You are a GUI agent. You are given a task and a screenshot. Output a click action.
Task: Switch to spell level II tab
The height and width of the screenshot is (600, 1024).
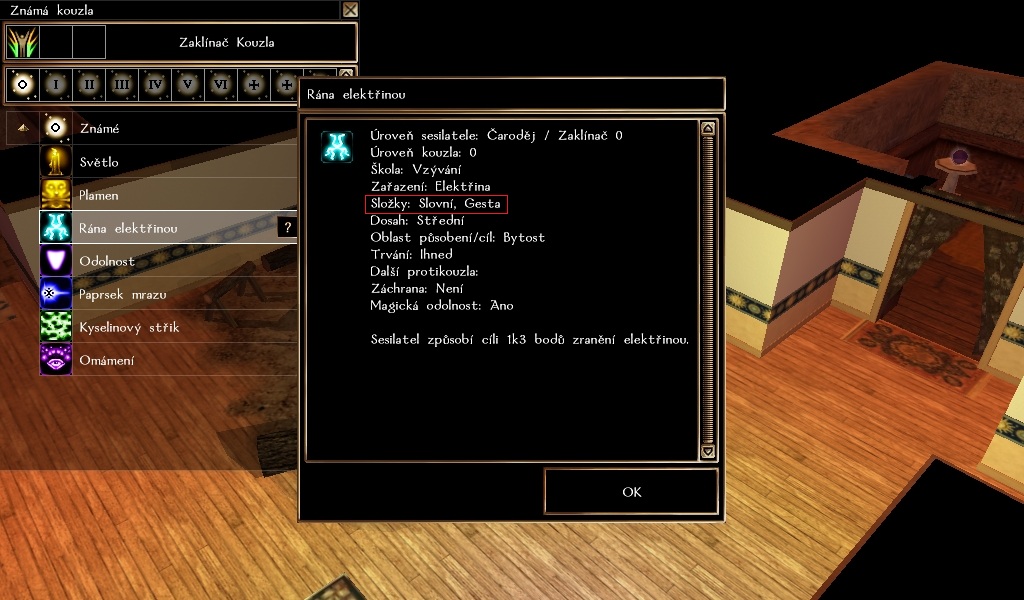(88, 85)
